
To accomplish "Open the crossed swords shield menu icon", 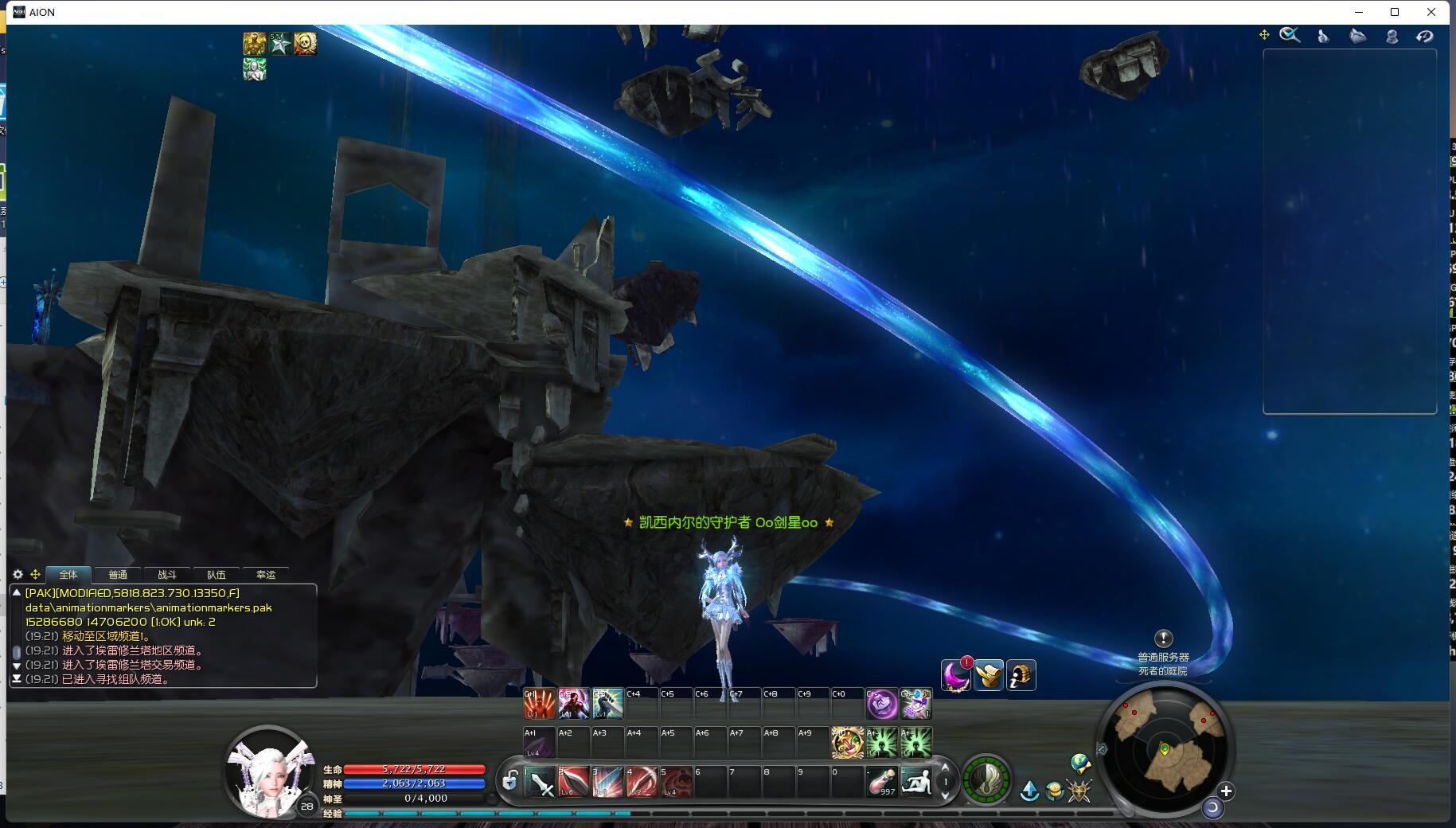I will tap(1079, 791).
